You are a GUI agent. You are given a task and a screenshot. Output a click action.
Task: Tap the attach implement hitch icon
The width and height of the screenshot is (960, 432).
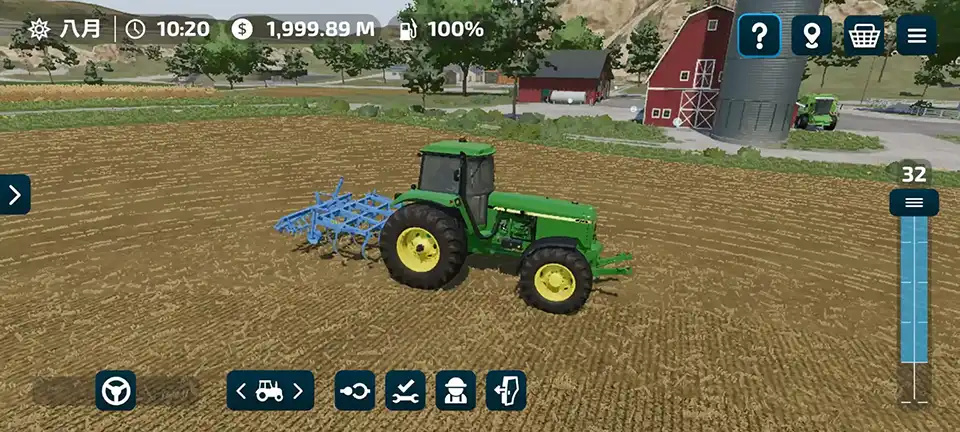click(x=355, y=390)
